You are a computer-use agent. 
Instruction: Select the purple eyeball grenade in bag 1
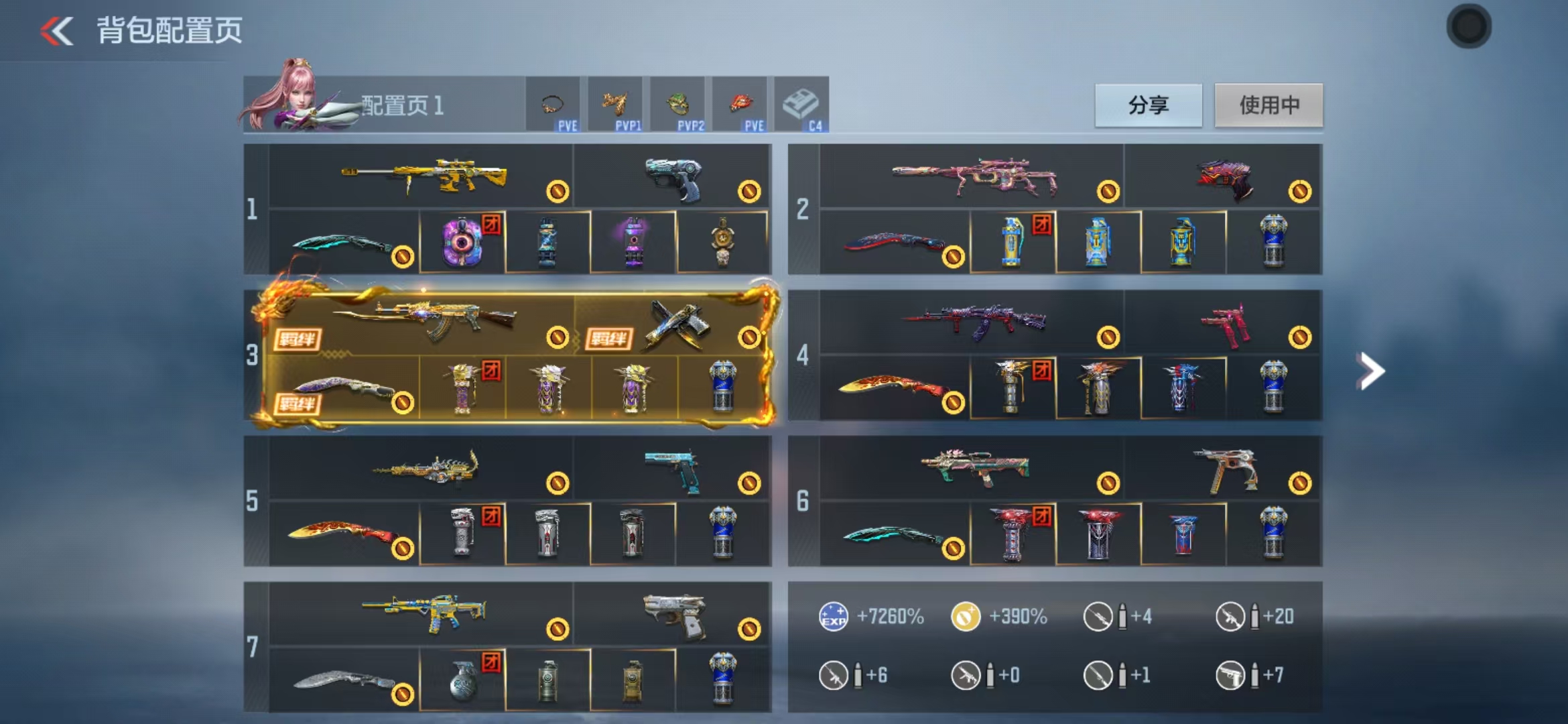point(462,242)
